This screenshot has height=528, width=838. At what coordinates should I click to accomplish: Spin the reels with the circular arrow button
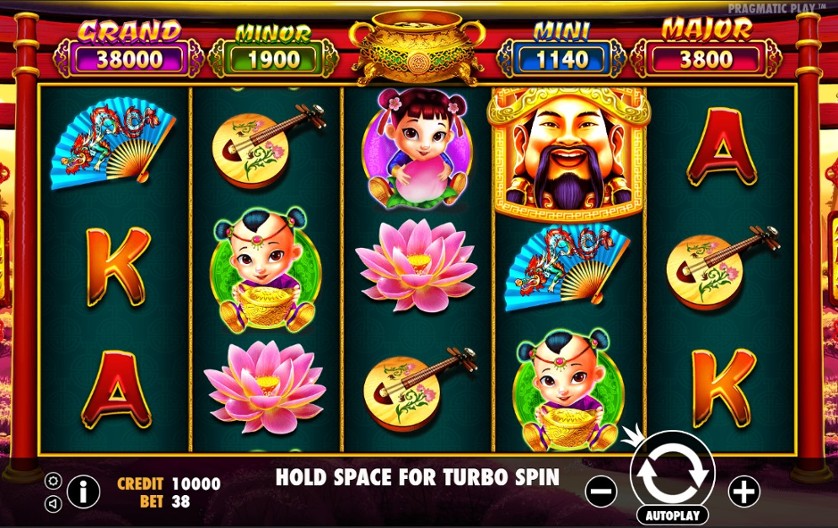672,473
